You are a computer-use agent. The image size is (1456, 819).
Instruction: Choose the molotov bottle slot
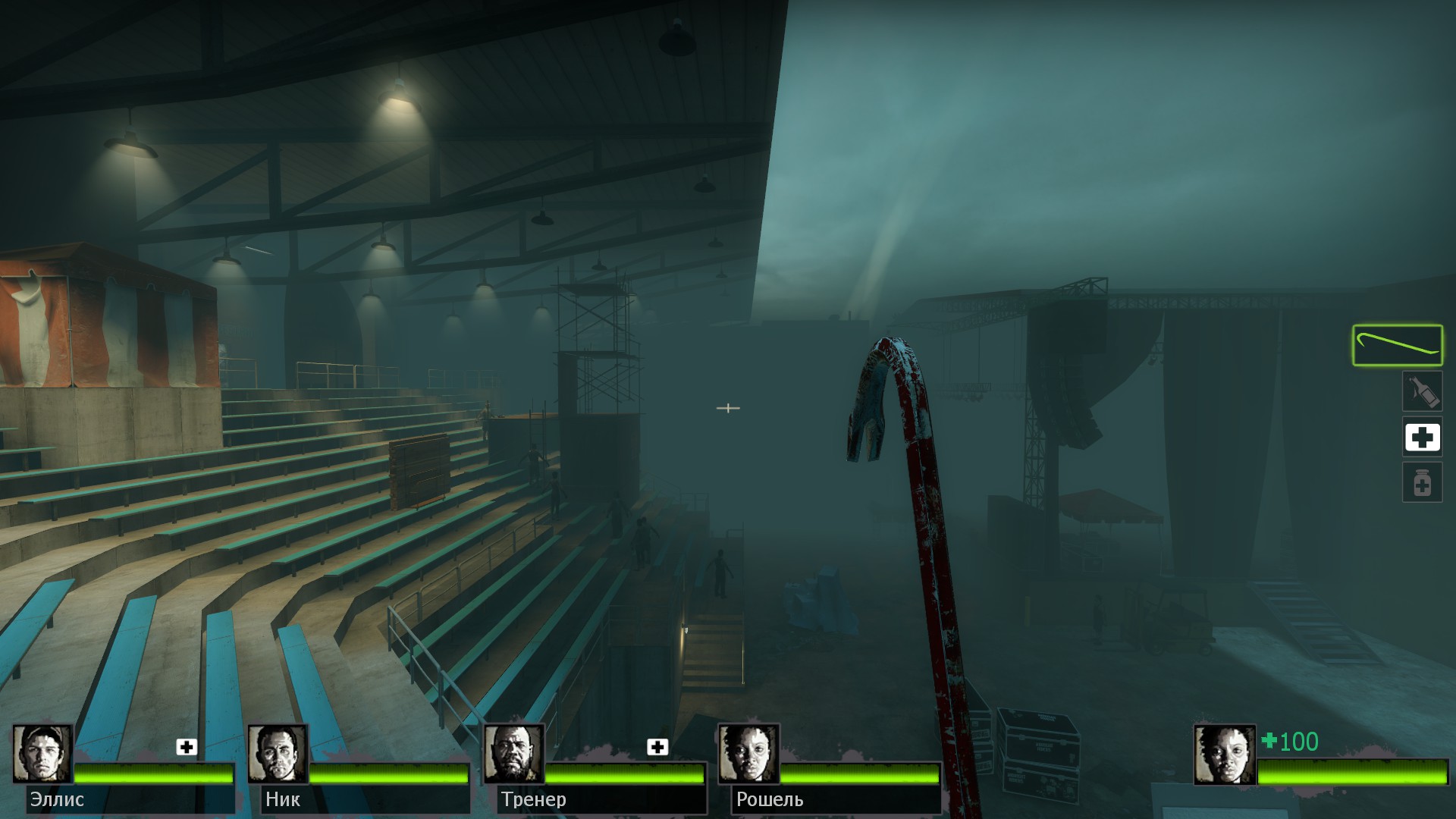pyautogui.click(x=1421, y=391)
